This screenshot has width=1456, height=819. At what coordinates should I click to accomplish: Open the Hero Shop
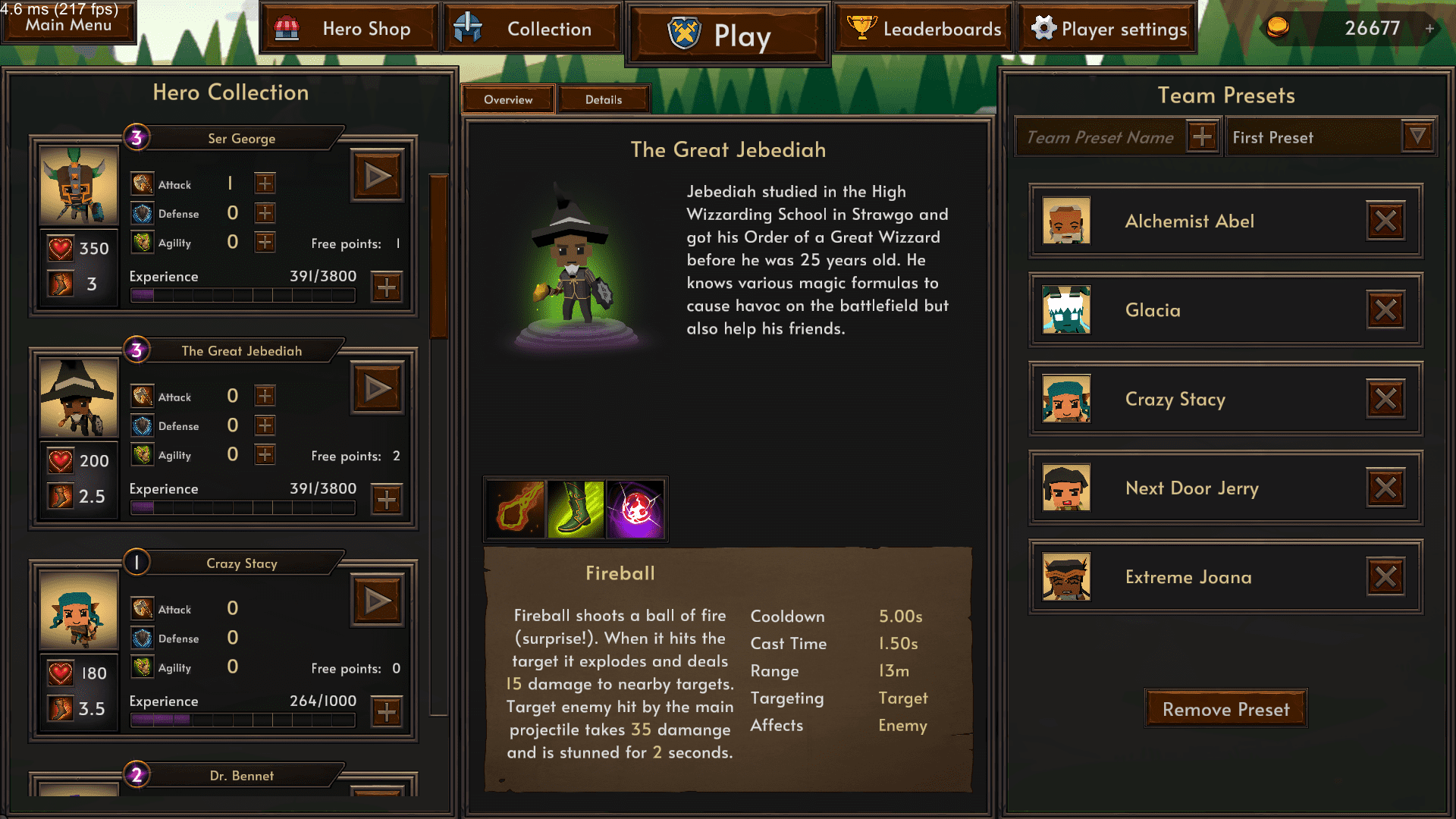350,29
